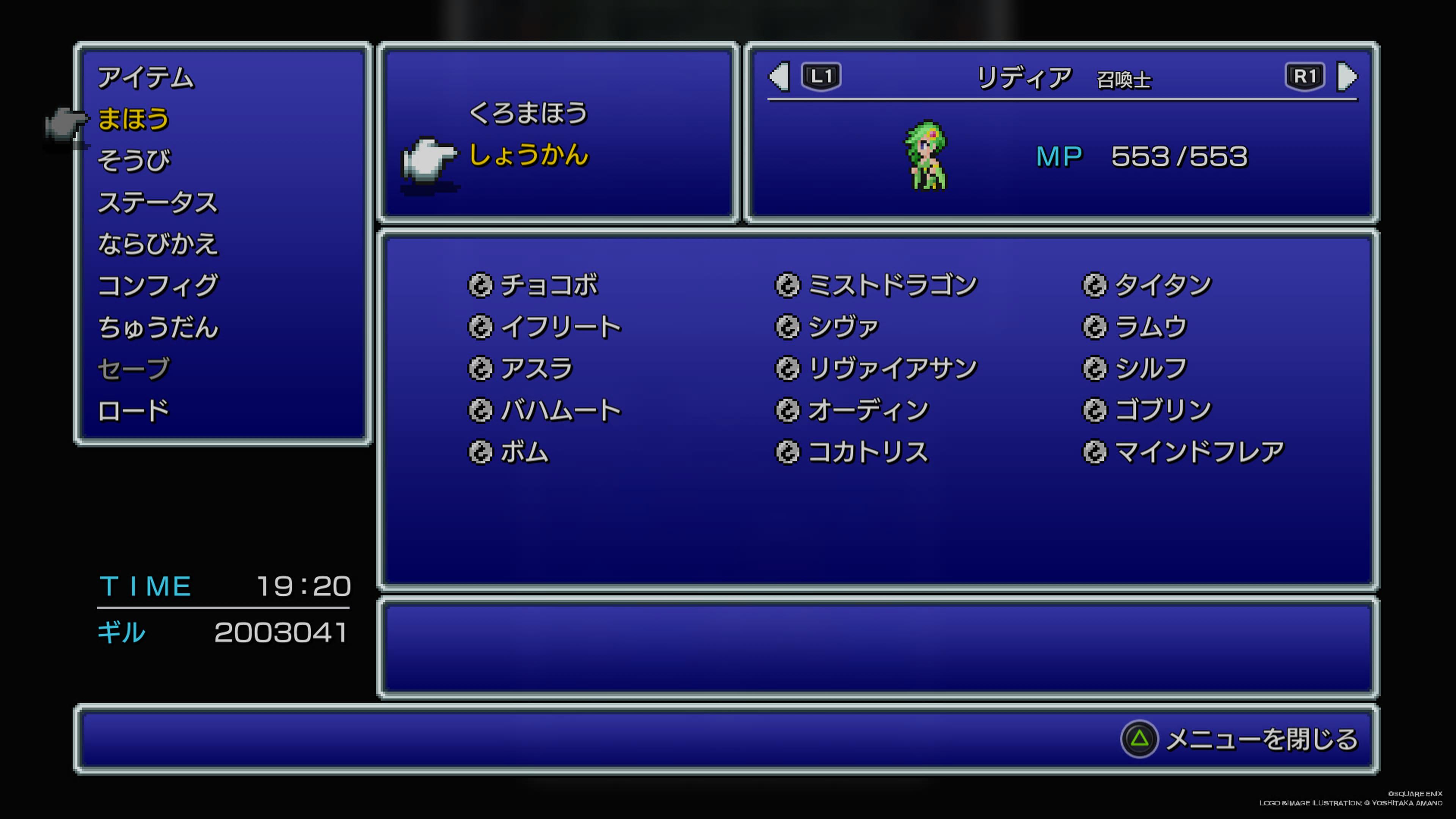Choose ならびかえ from the main menu
1456x819 pixels.
[158, 244]
